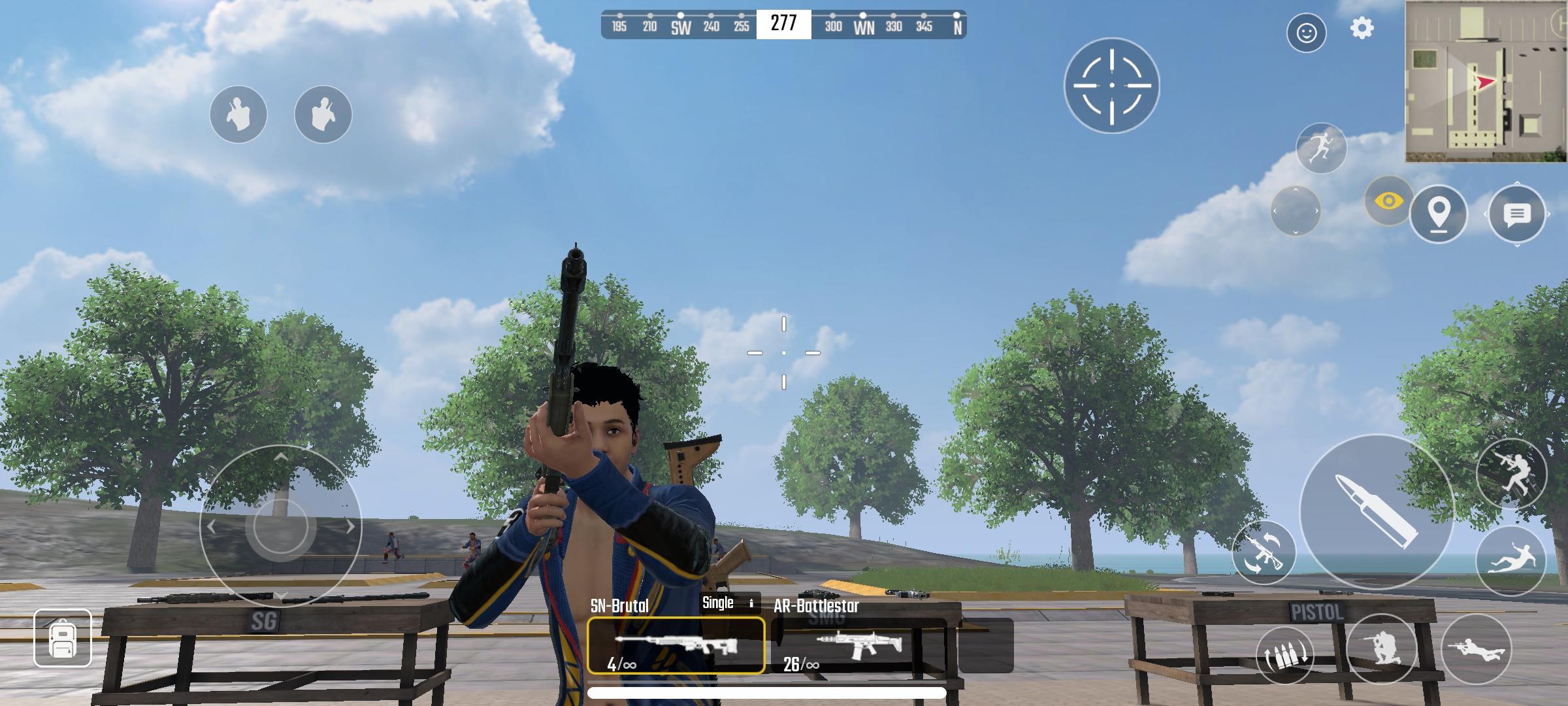The width and height of the screenshot is (1568, 706).
Task: Activate the aim-down-sights scope button
Action: pos(1111,86)
